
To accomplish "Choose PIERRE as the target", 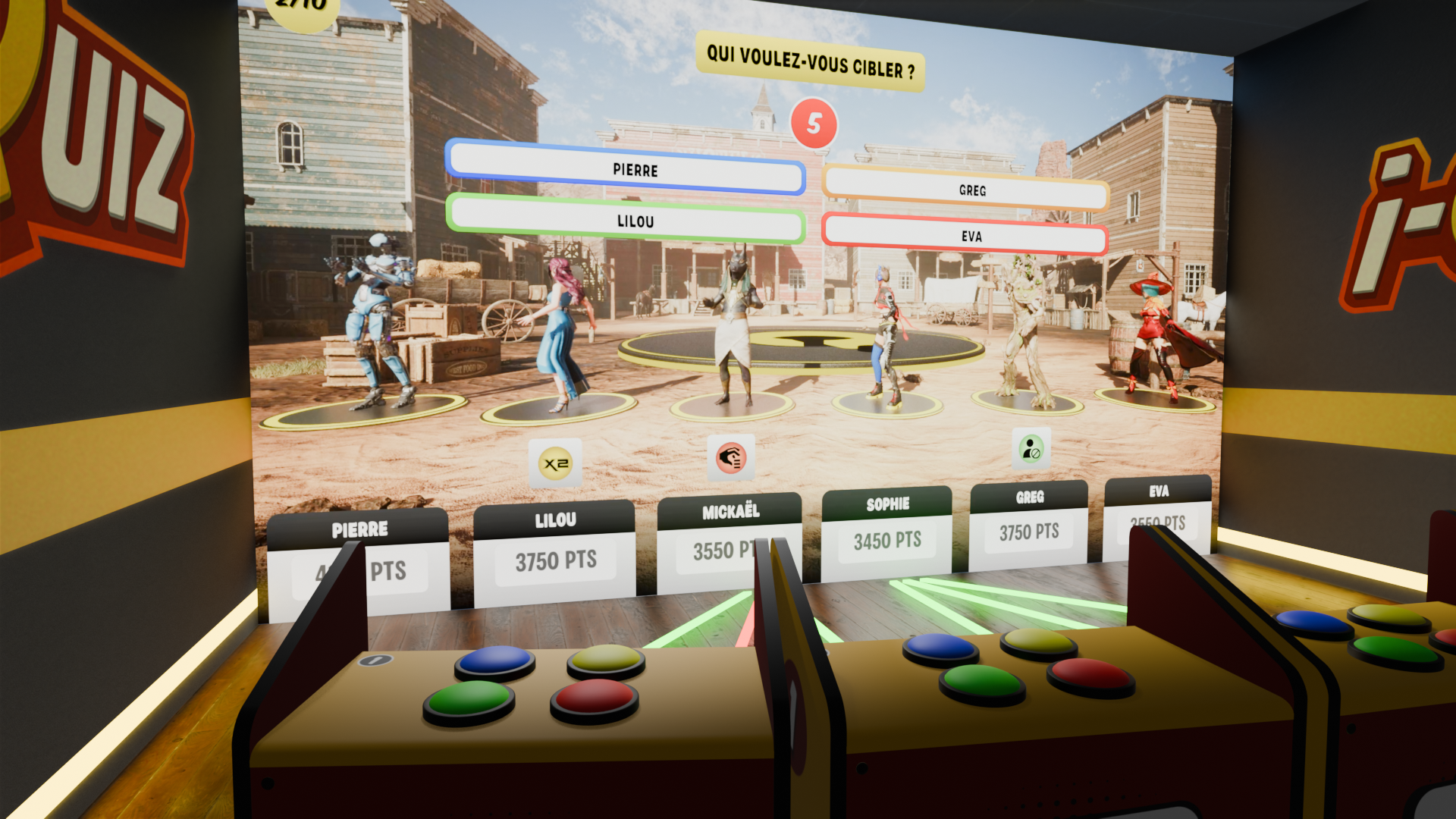I will point(626,169).
